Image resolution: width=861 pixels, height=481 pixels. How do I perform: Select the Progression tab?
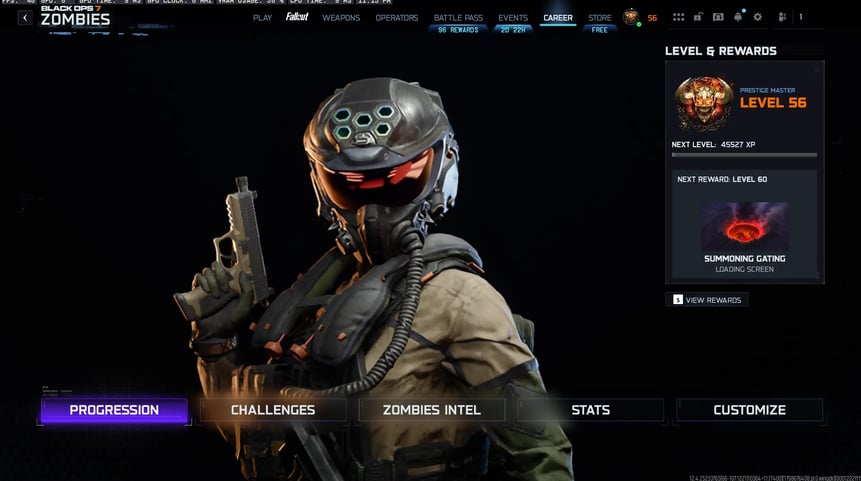tap(114, 410)
